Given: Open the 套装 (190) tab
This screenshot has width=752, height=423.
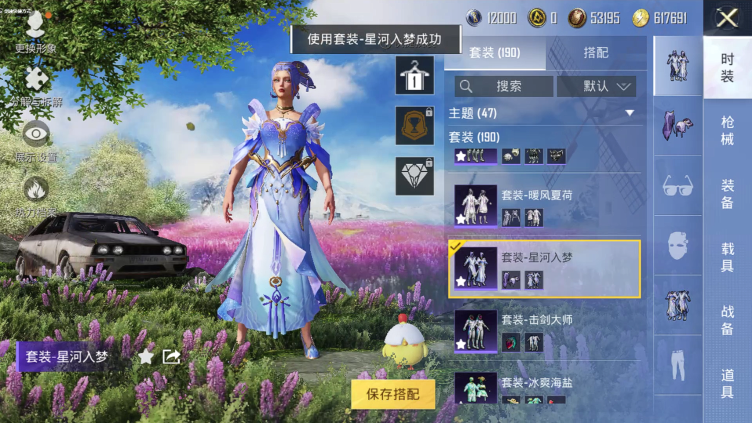Looking at the screenshot, I should (495, 53).
